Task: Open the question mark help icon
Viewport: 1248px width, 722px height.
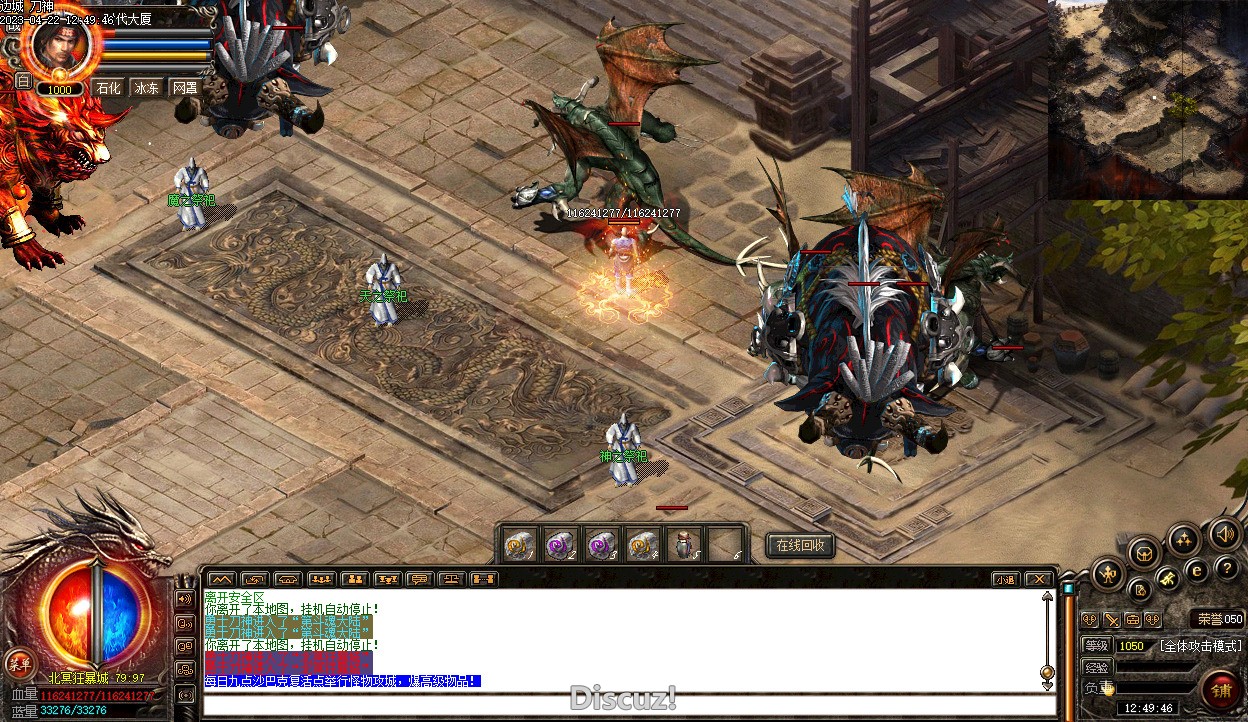Action: click(1228, 568)
